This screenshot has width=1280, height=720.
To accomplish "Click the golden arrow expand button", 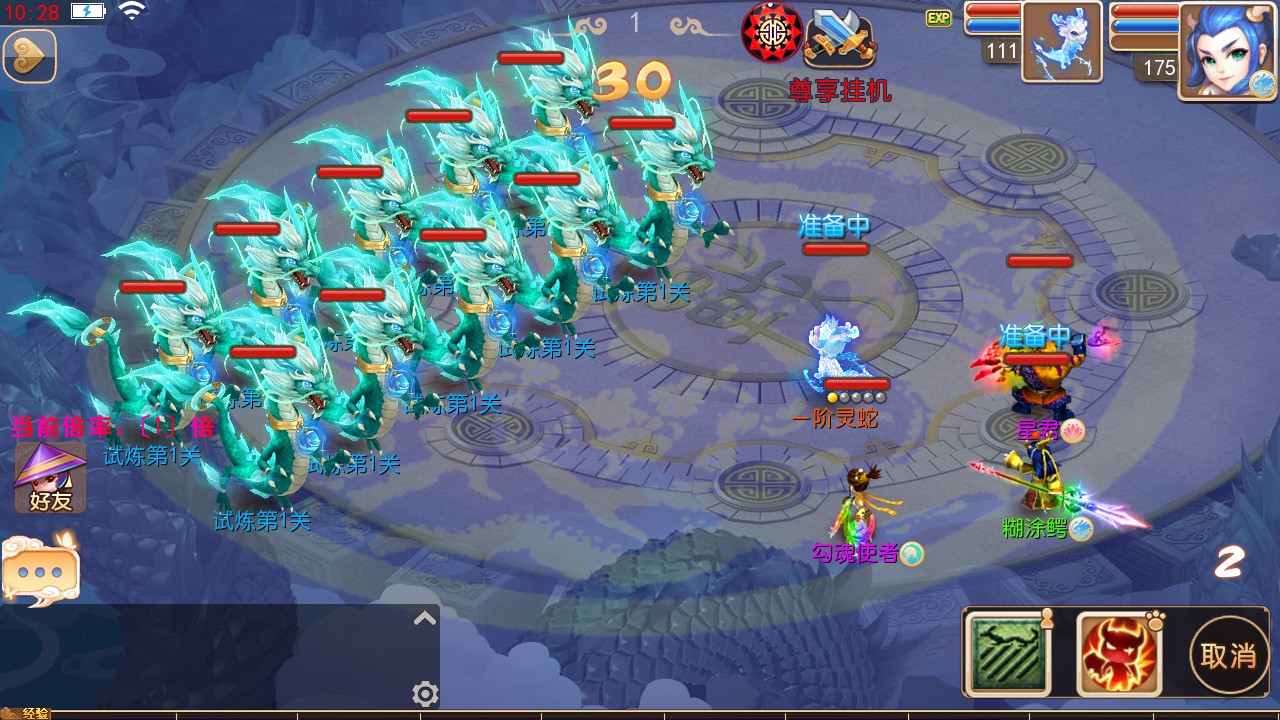I will [x=29, y=56].
